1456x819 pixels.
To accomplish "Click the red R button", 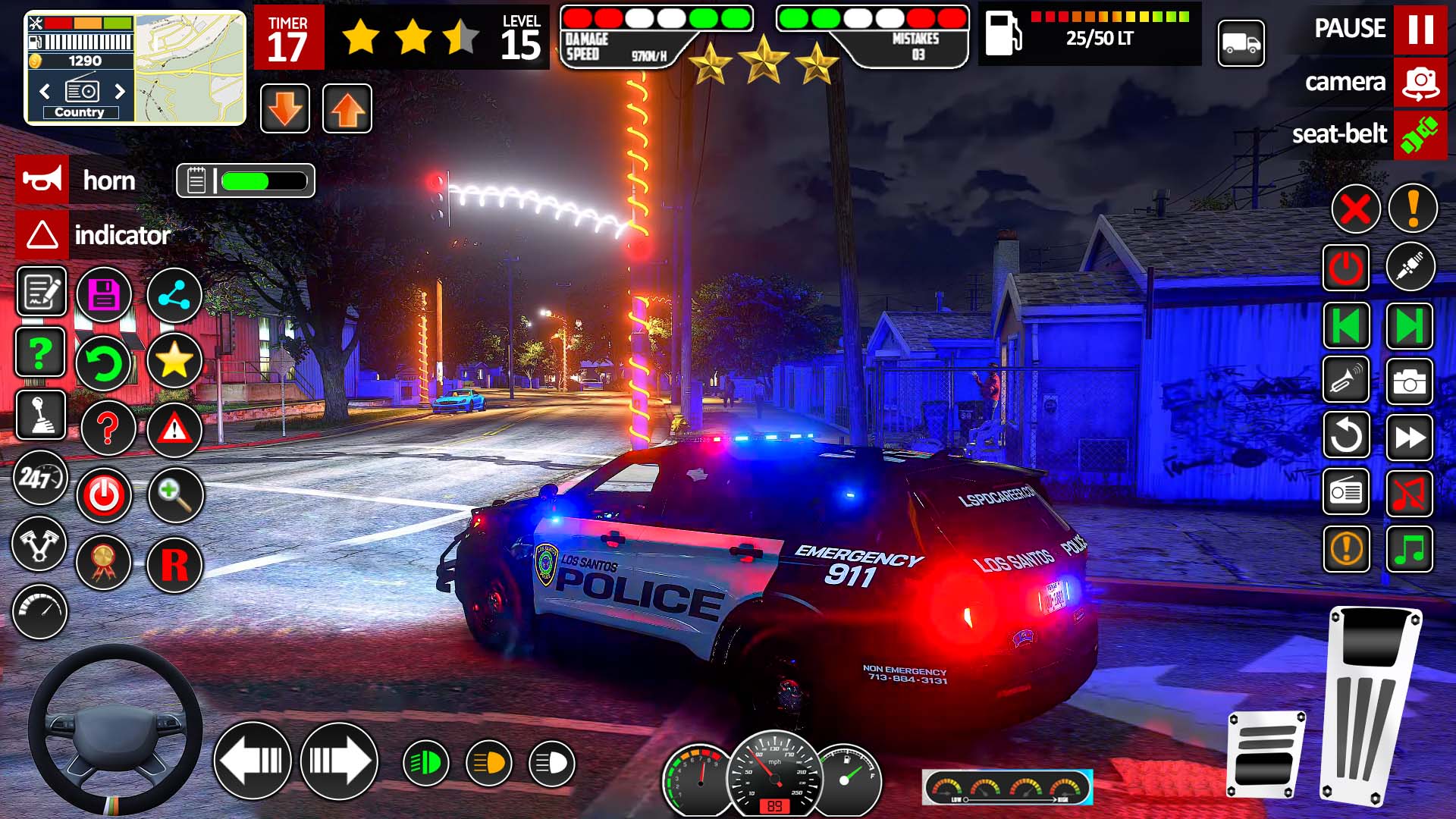I will (x=174, y=565).
